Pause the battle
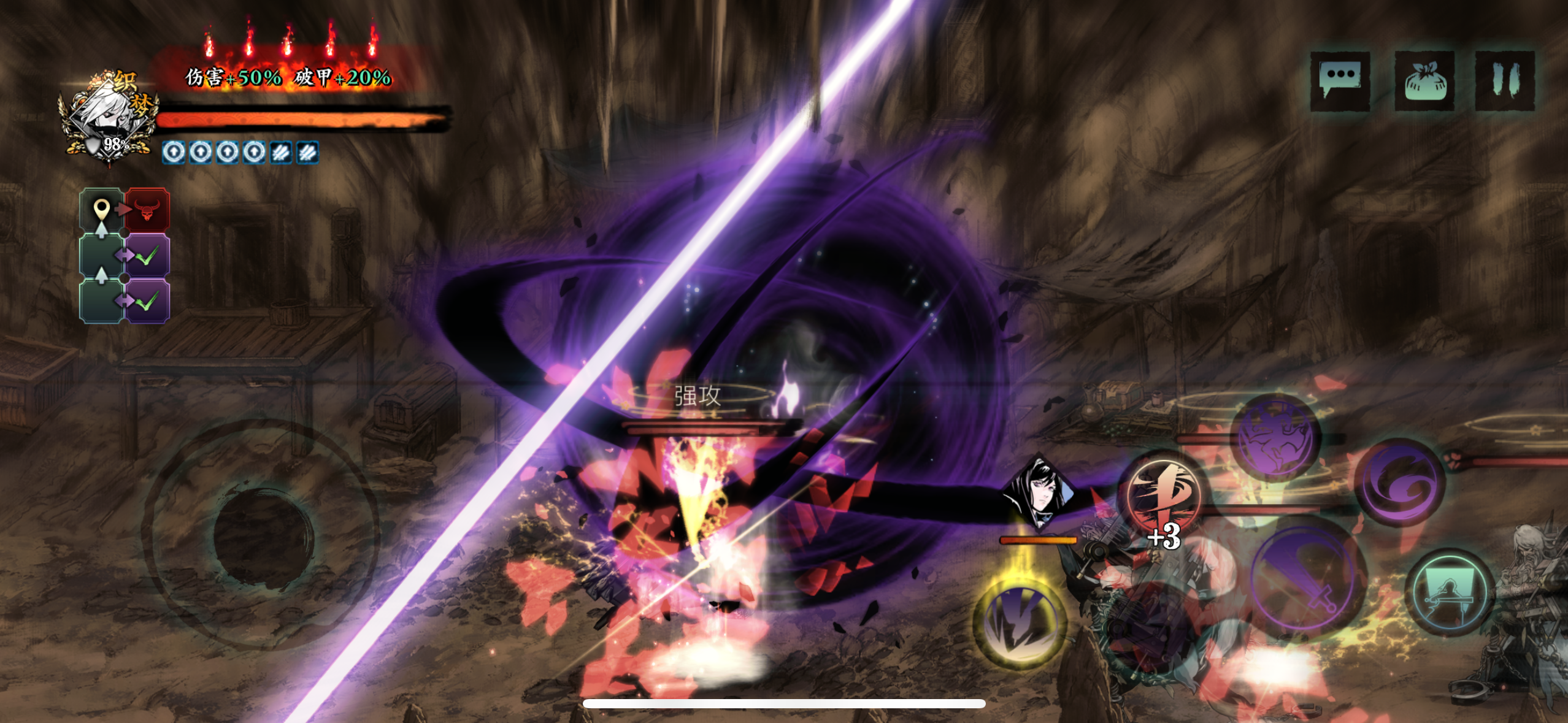 click(1504, 80)
